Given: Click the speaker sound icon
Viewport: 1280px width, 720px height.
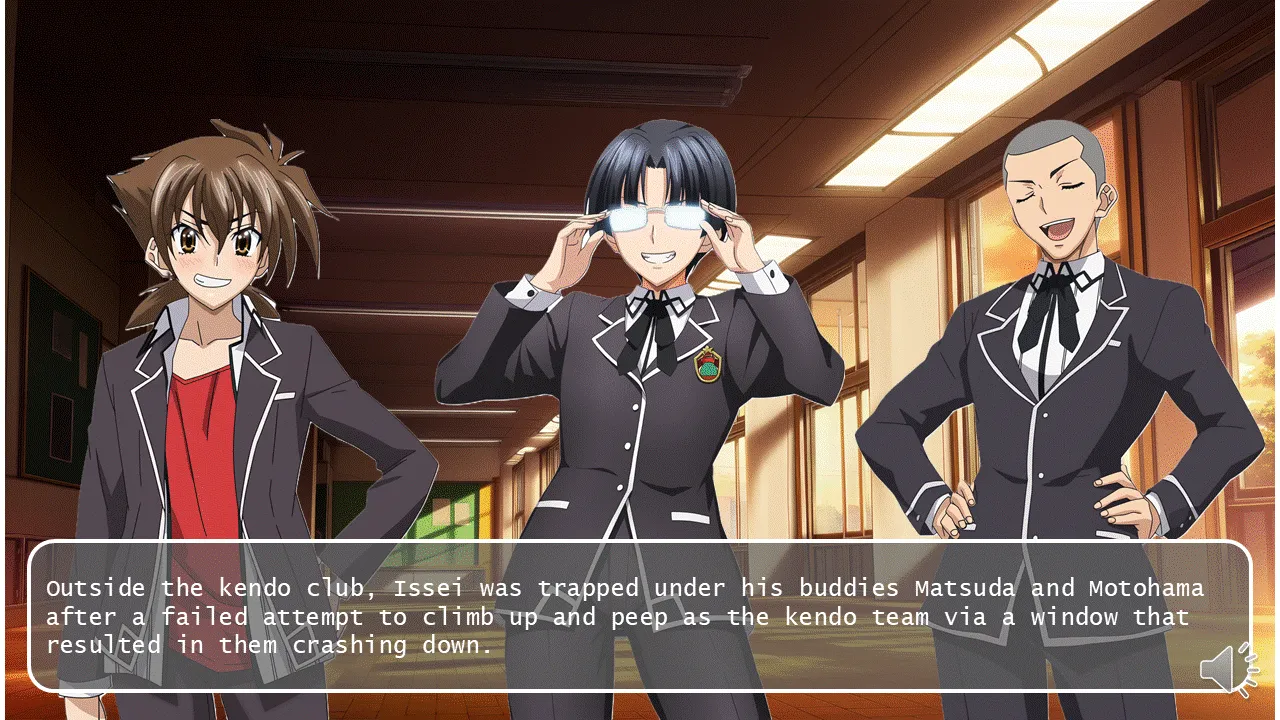Looking at the screenshot, I should (x=1227, y=668).
